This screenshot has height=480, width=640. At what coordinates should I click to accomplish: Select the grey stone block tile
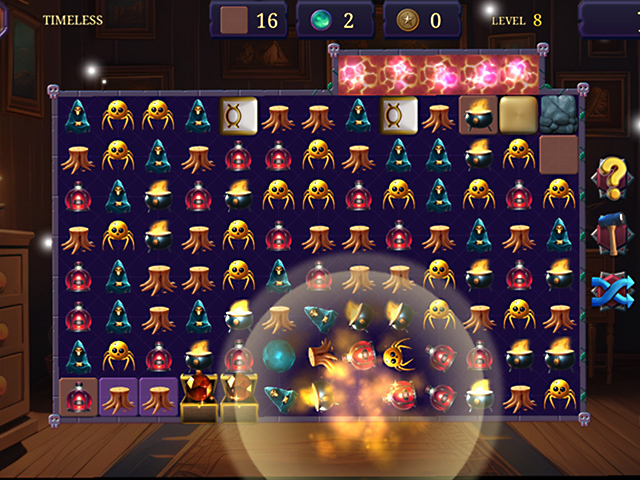(559, 115)
